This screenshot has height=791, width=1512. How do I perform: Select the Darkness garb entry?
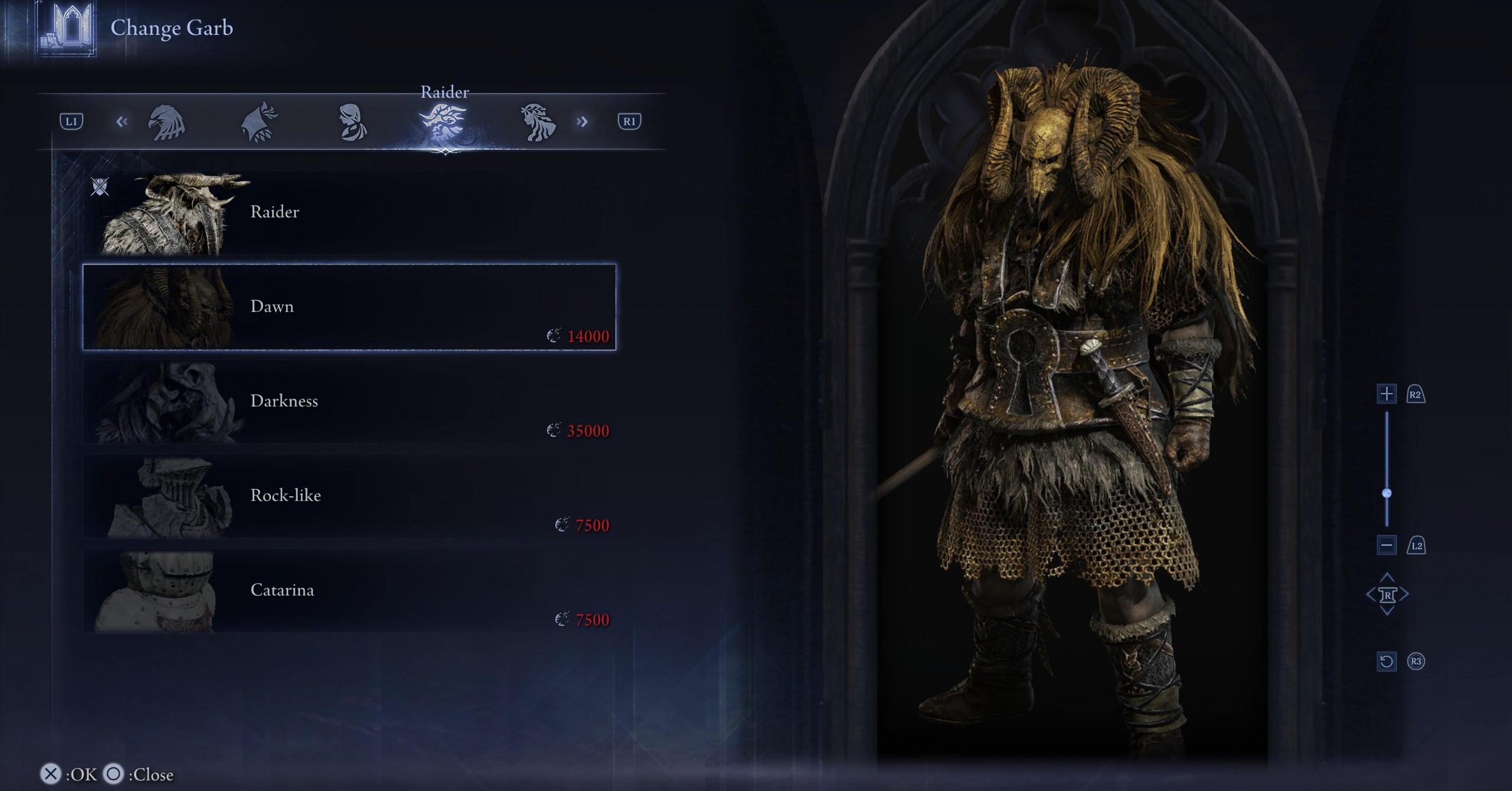348,402
